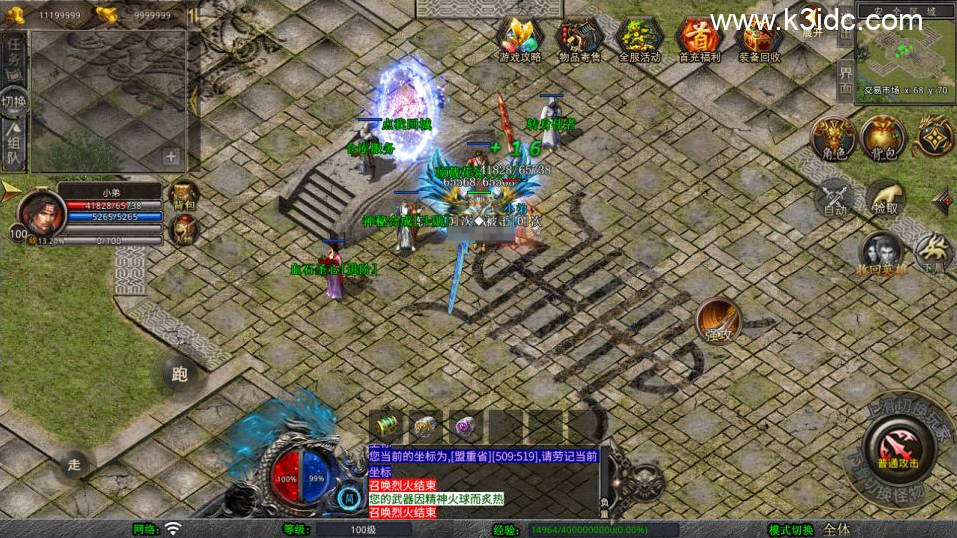Click the round 切换 switch button
Image resolution: width=957 pixels, height=538 pixels.
[x=14, y=101]
